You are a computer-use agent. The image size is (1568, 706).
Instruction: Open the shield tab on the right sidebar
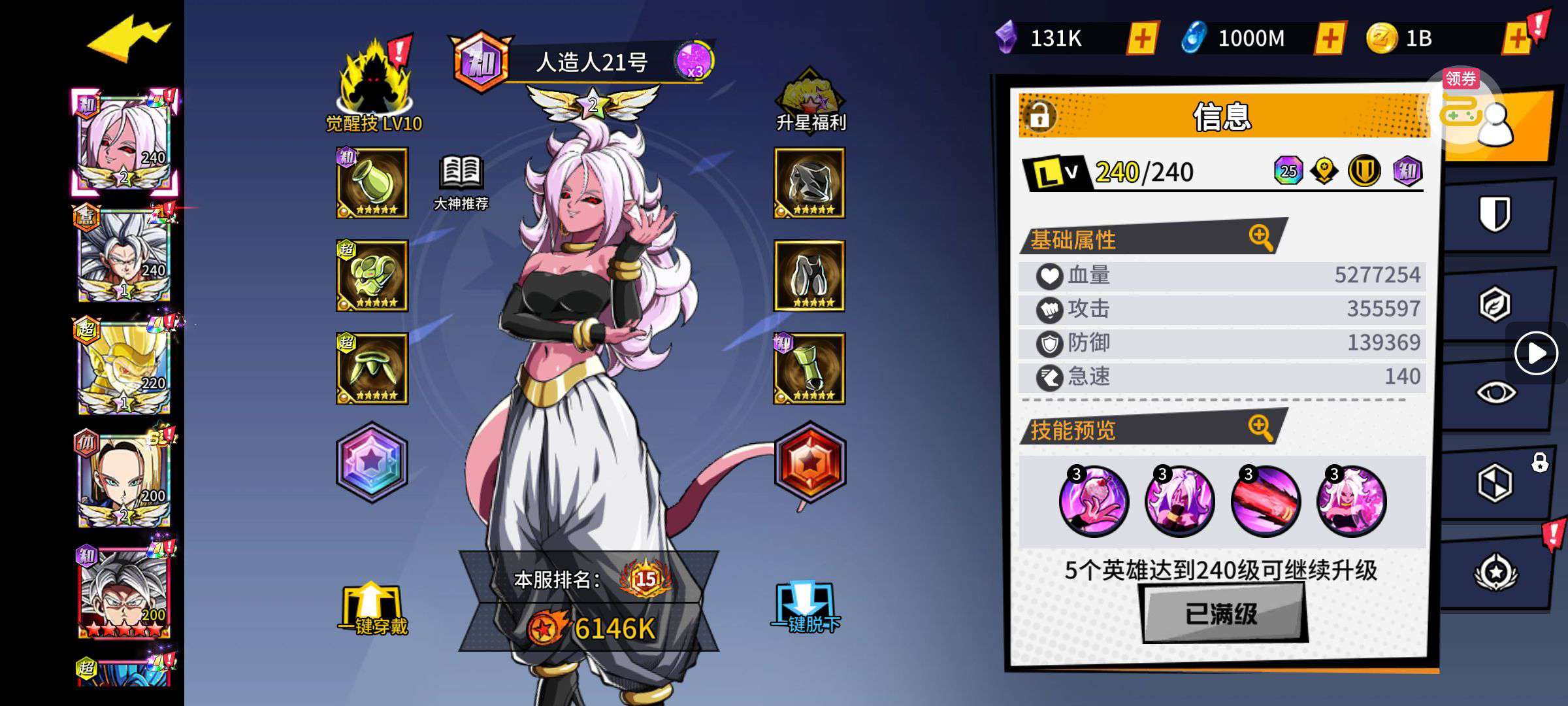point(1495,214)
